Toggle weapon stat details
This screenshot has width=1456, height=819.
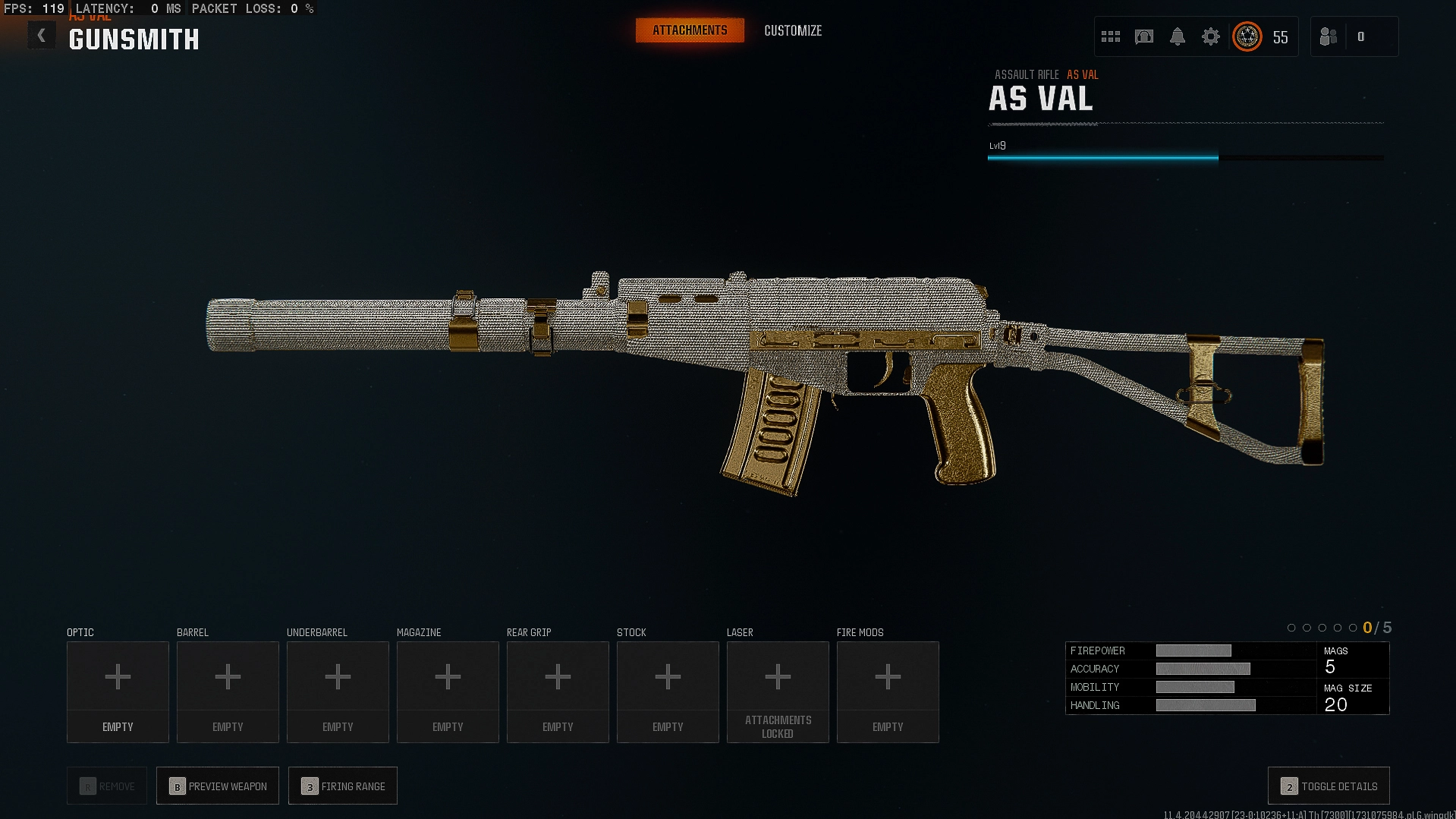[1329, 786]
